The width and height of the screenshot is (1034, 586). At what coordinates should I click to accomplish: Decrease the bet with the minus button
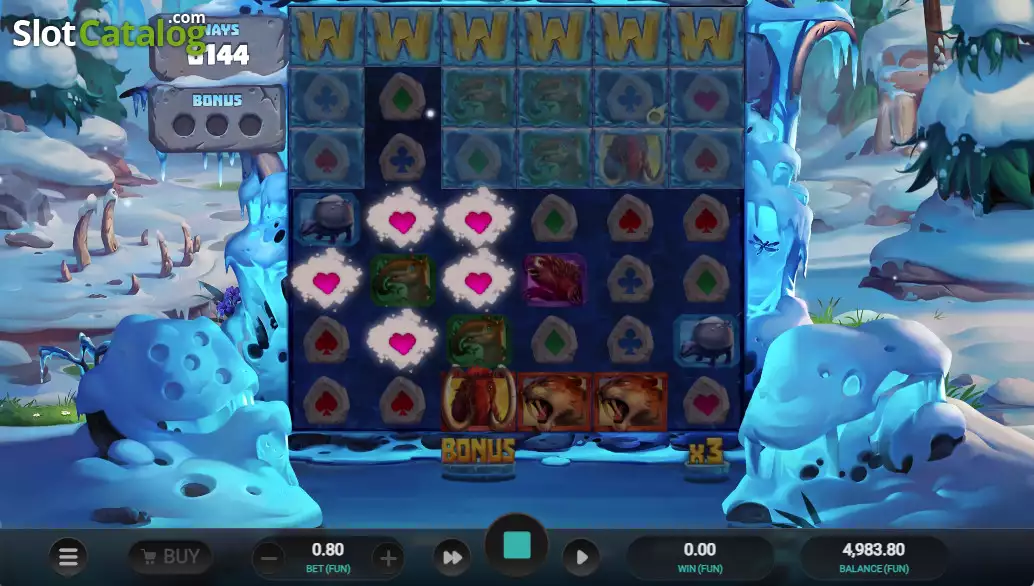(x=266, y=557)
